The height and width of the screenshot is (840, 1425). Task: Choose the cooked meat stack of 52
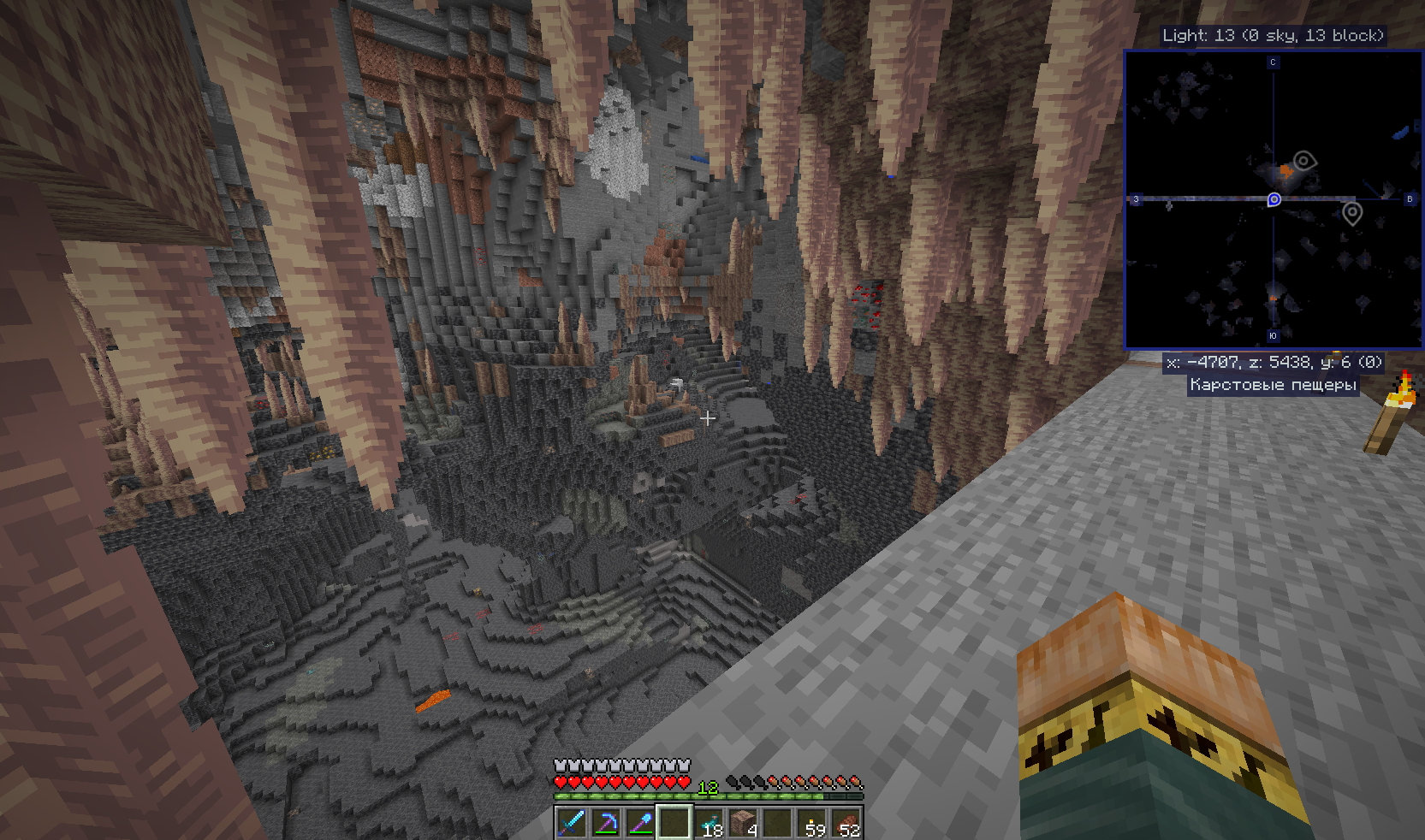tap(846, 823)
